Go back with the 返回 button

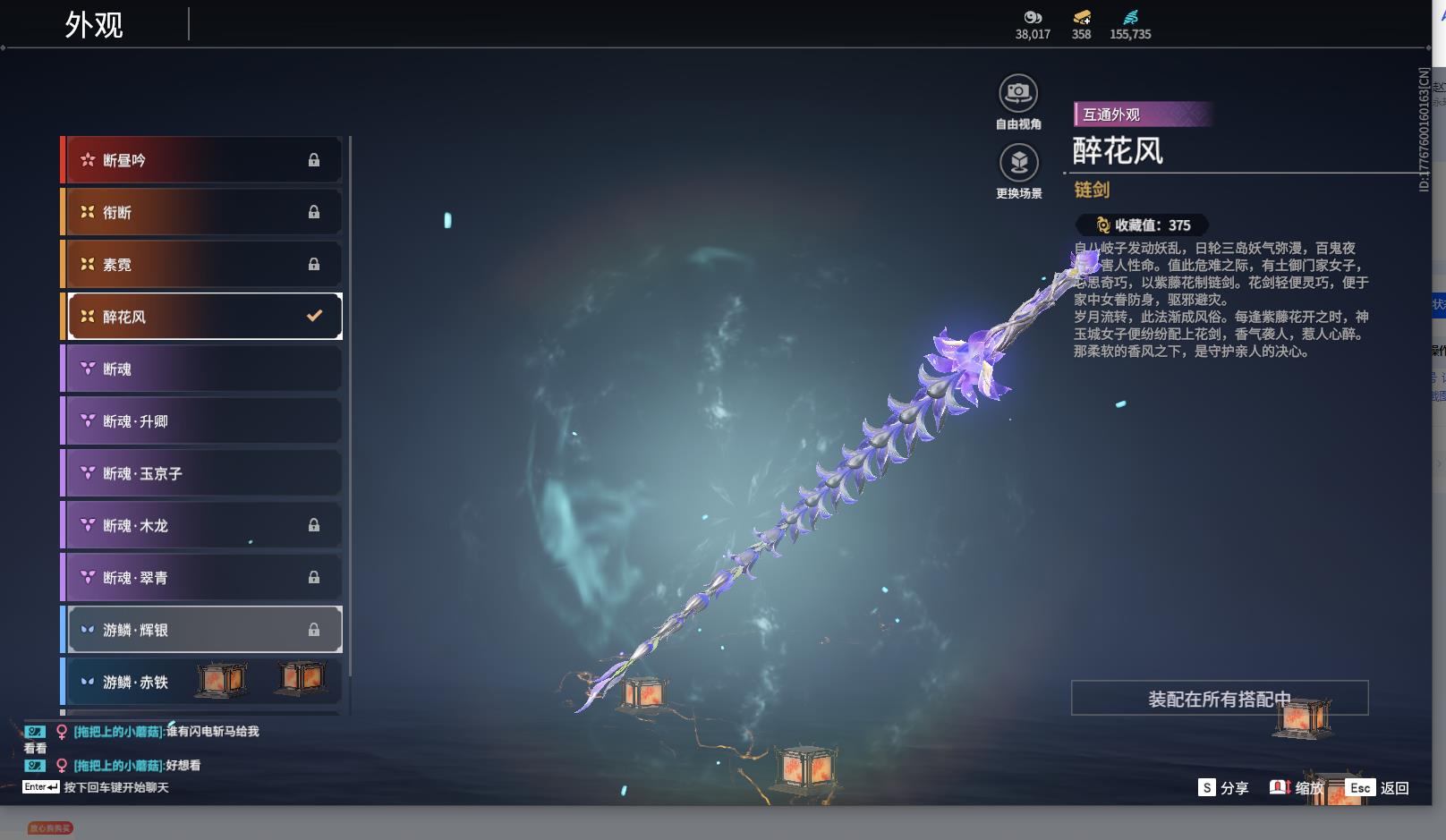tap(1379, 788)
